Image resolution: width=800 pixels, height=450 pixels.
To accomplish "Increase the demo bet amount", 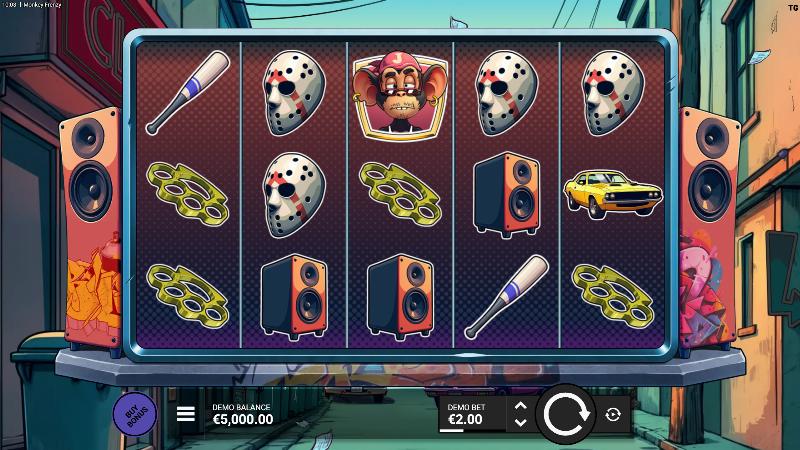I will point(519,405).
